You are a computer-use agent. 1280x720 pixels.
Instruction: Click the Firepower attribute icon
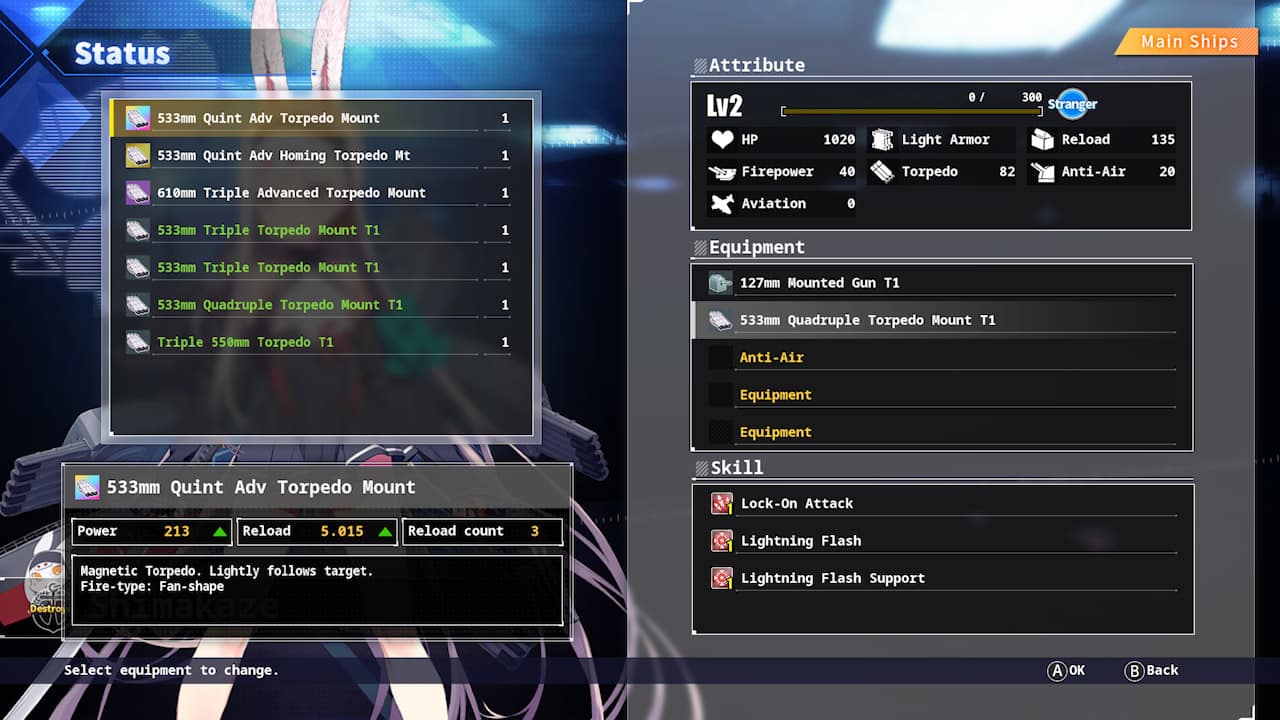click(723, 171)
